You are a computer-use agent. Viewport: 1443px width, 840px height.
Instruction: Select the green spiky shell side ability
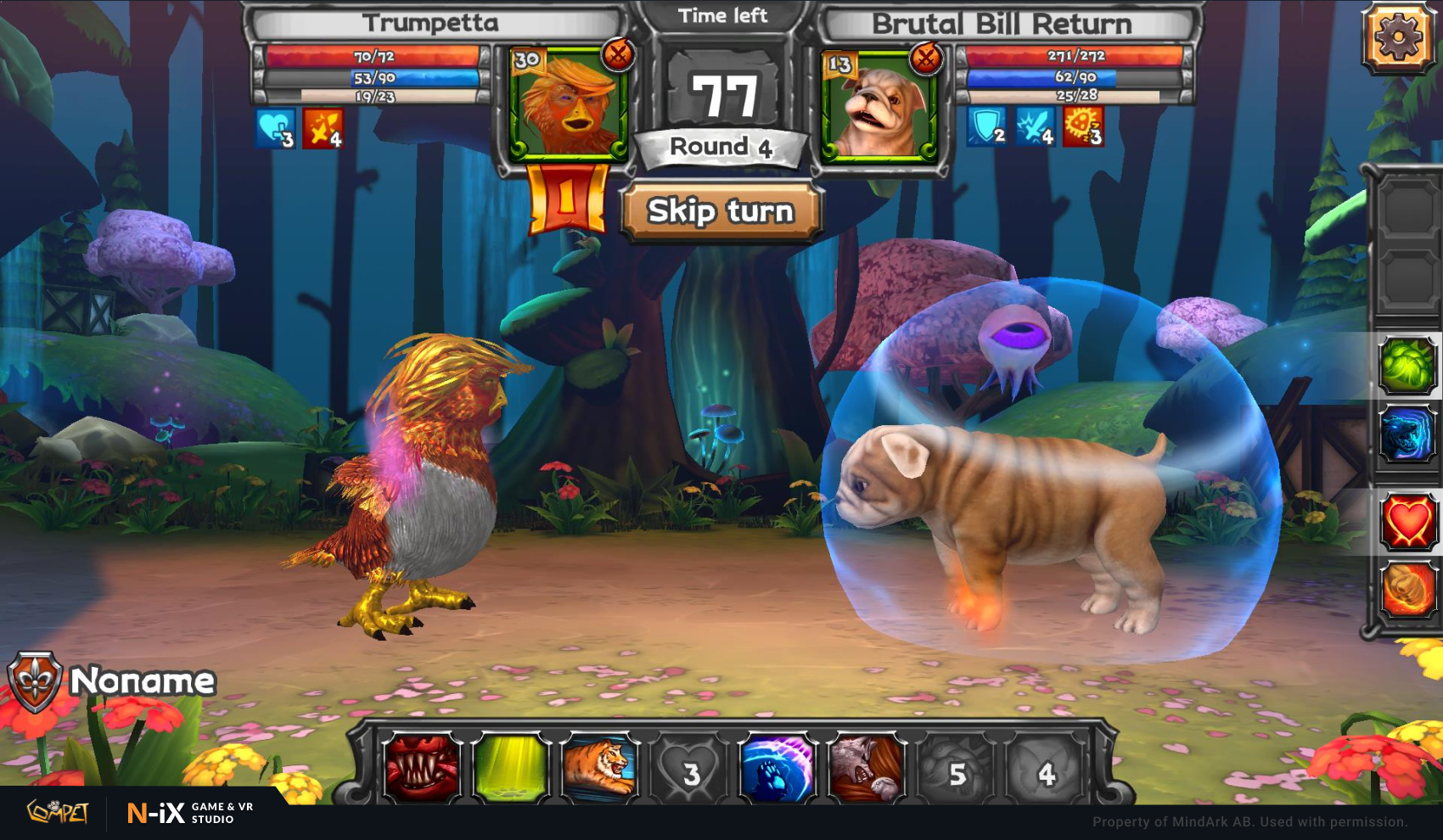coord(1407,365)
